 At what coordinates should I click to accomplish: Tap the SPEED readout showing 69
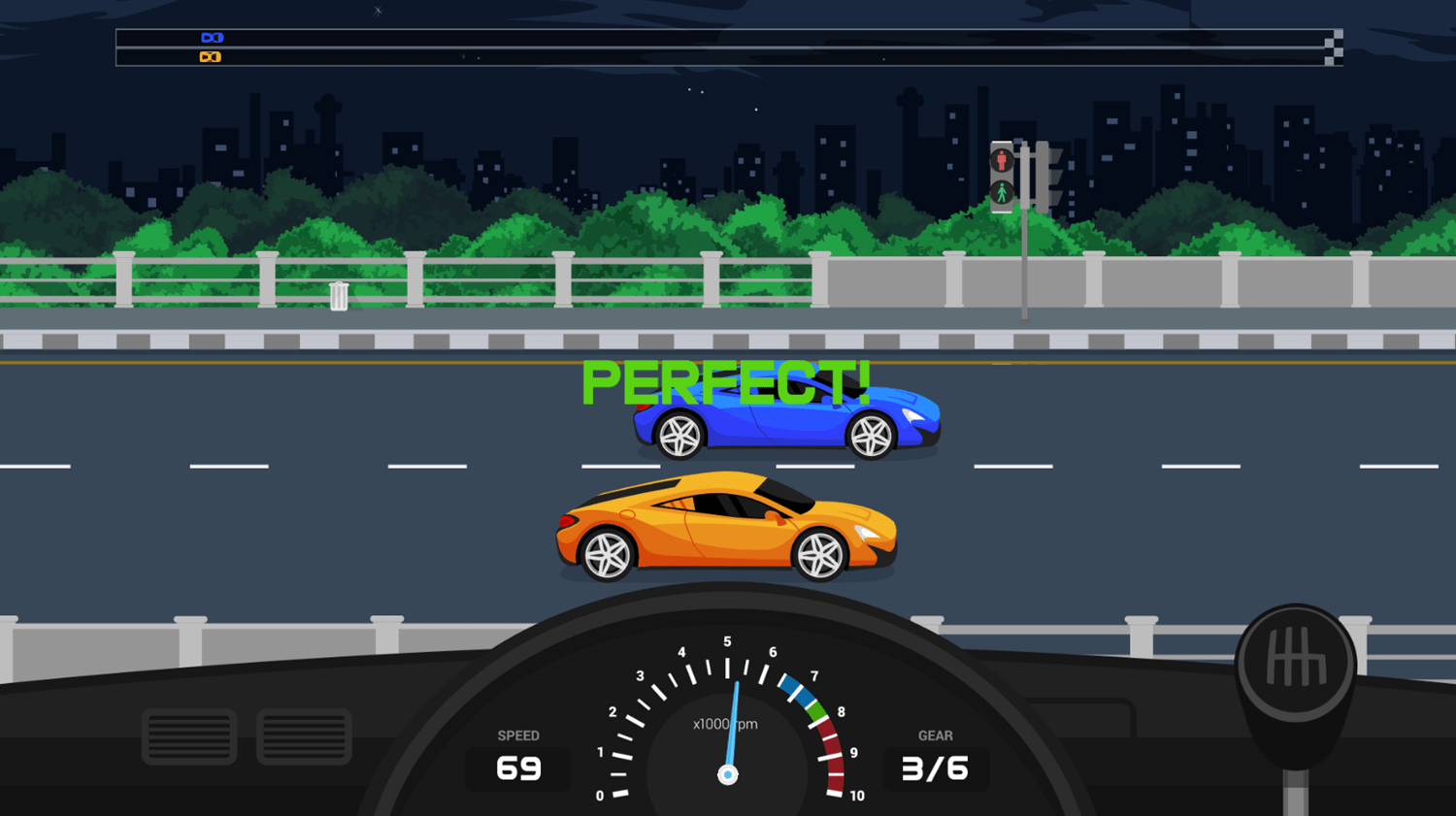tap(517, 768)
